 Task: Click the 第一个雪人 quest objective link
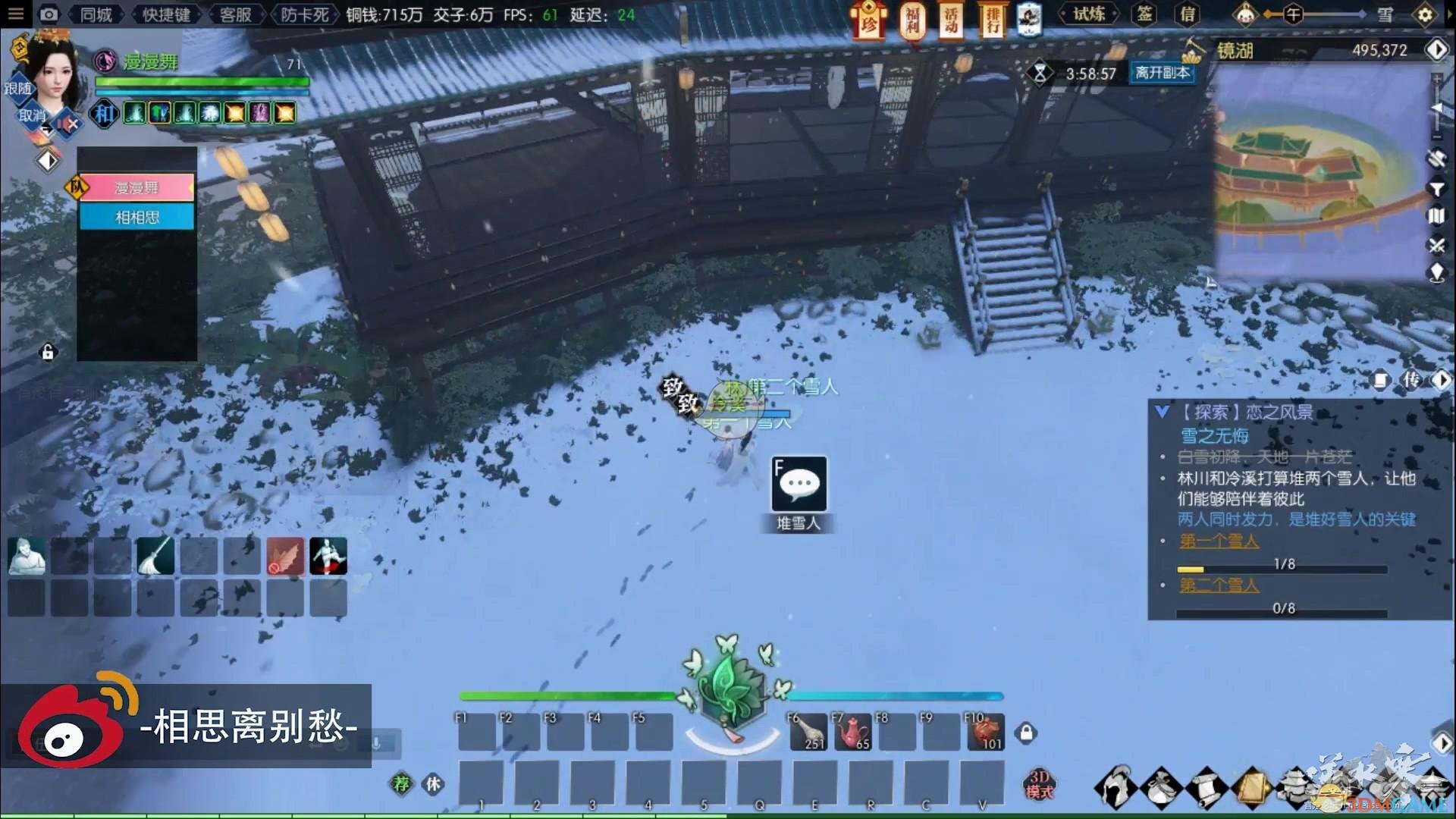pyautogui.click(x=1219, y=541)
